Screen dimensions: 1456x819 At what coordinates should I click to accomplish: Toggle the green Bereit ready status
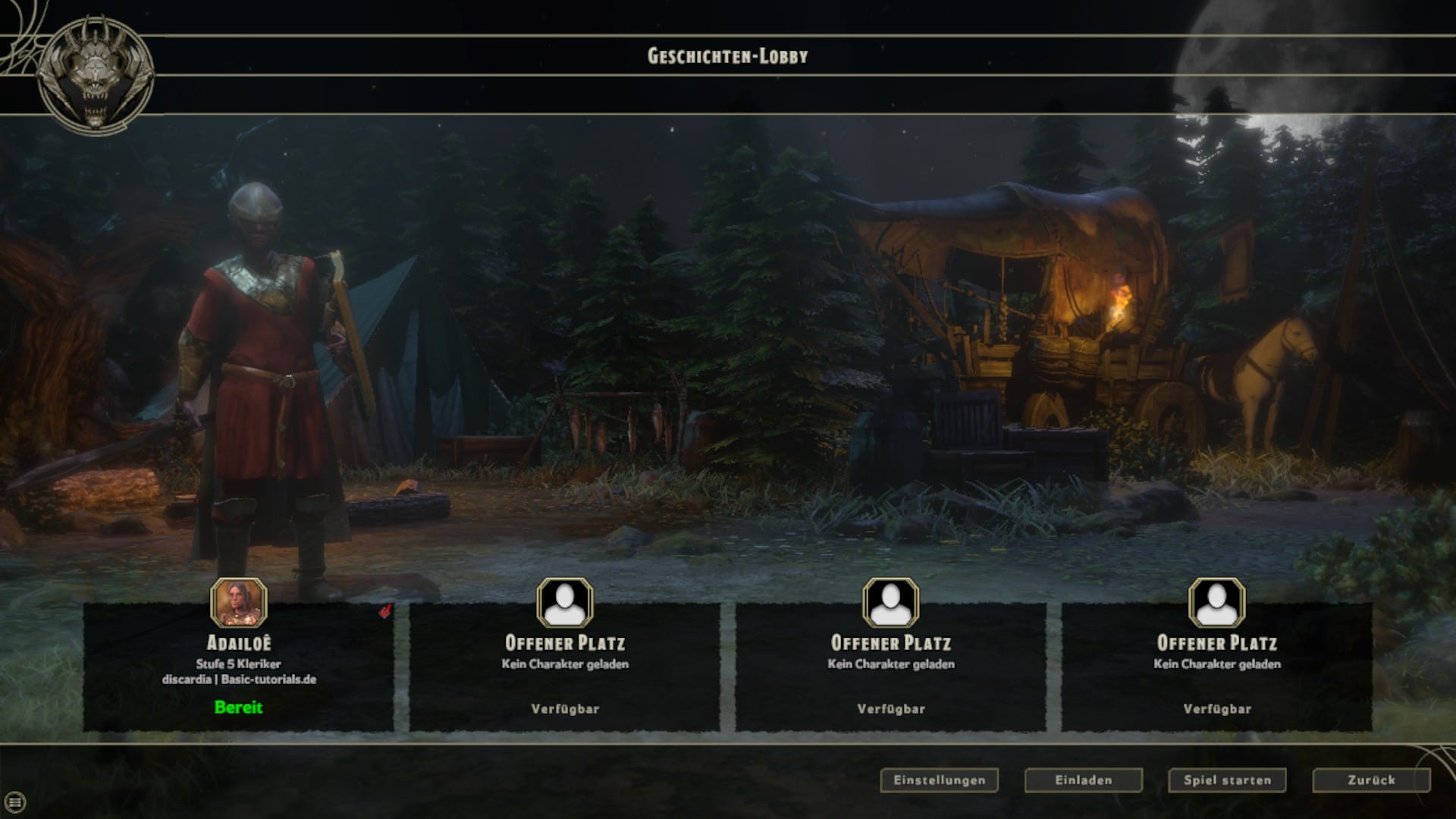(x=238, y=708)
